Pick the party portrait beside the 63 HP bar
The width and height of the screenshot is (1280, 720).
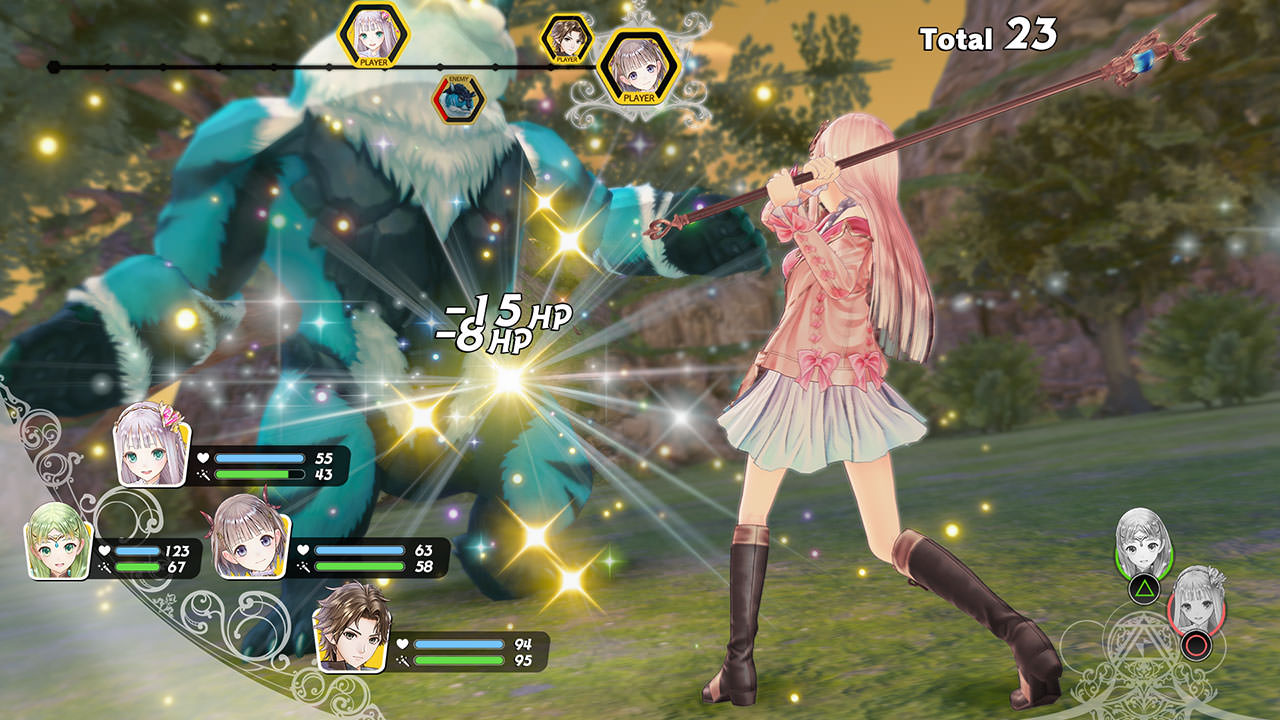point(252,537)
